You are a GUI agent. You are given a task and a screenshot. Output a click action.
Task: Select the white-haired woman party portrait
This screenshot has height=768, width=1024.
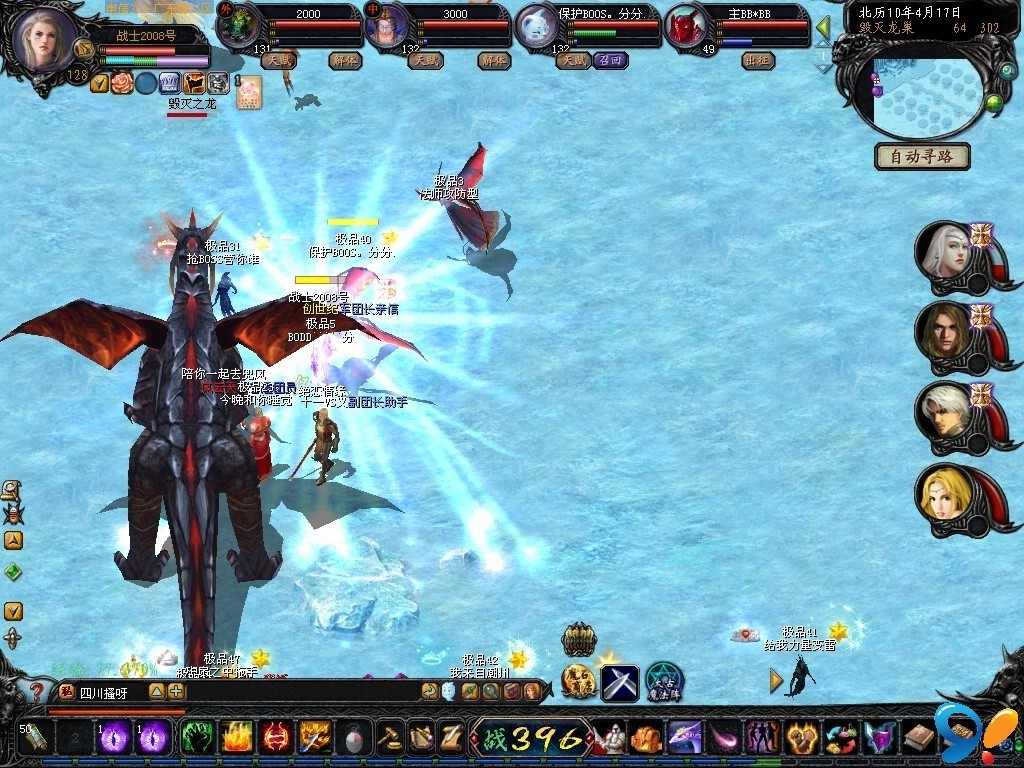[945, 250]
